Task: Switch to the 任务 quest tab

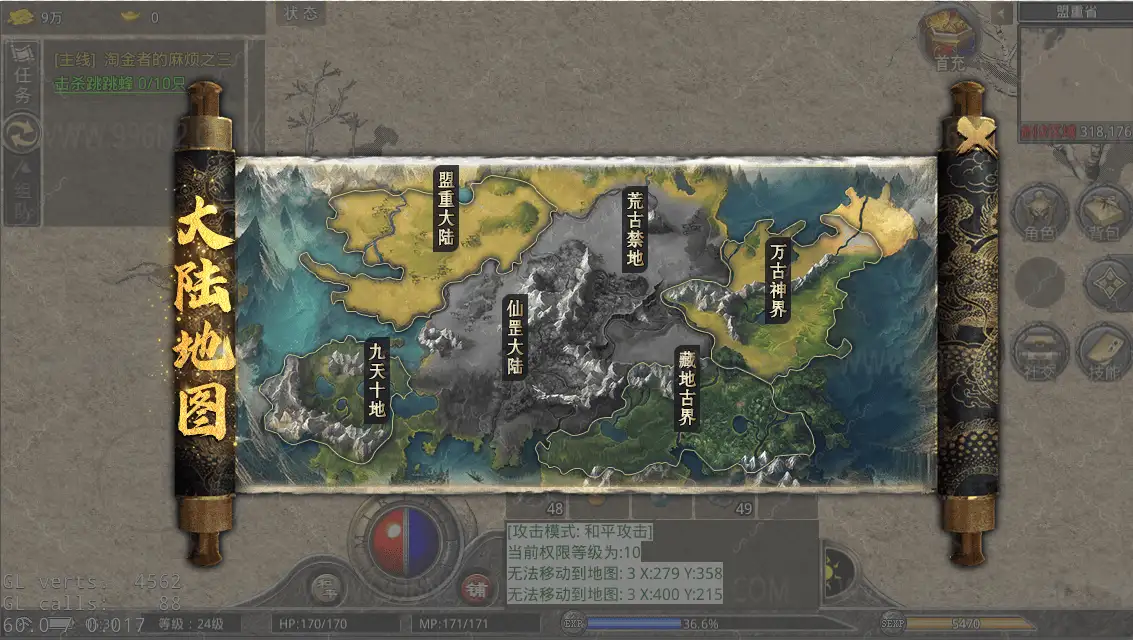Action: (23, 77)
